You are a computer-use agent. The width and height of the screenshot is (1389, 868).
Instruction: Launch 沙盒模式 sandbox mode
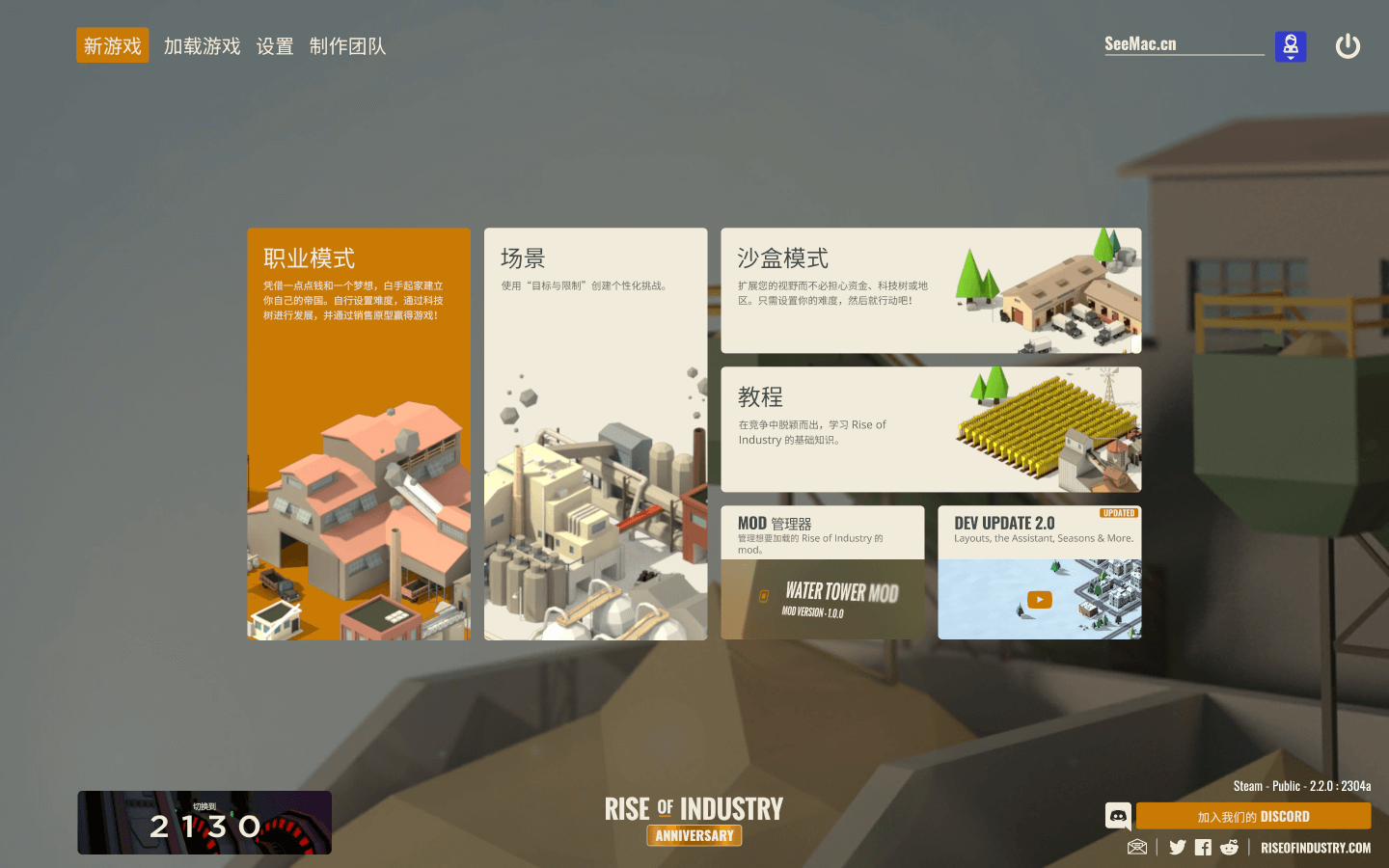(x=931, y=290)
